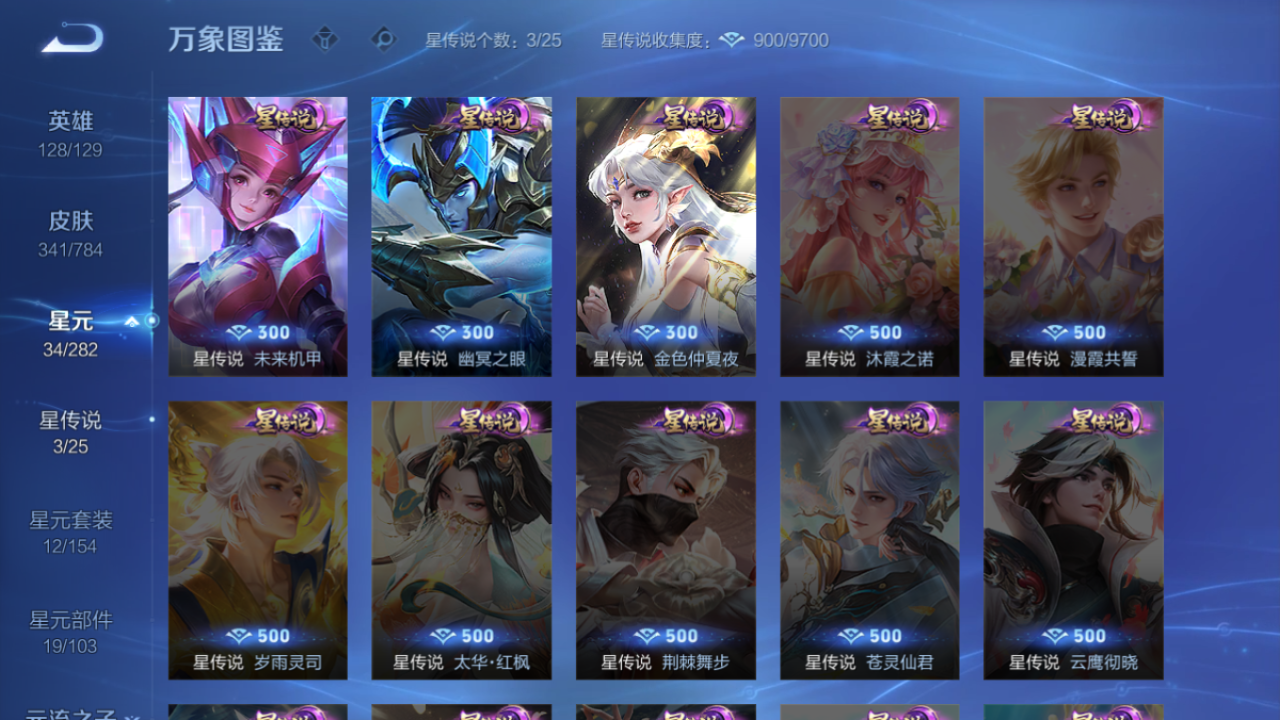Collapse the 星元 category chevron

point(131,321)
